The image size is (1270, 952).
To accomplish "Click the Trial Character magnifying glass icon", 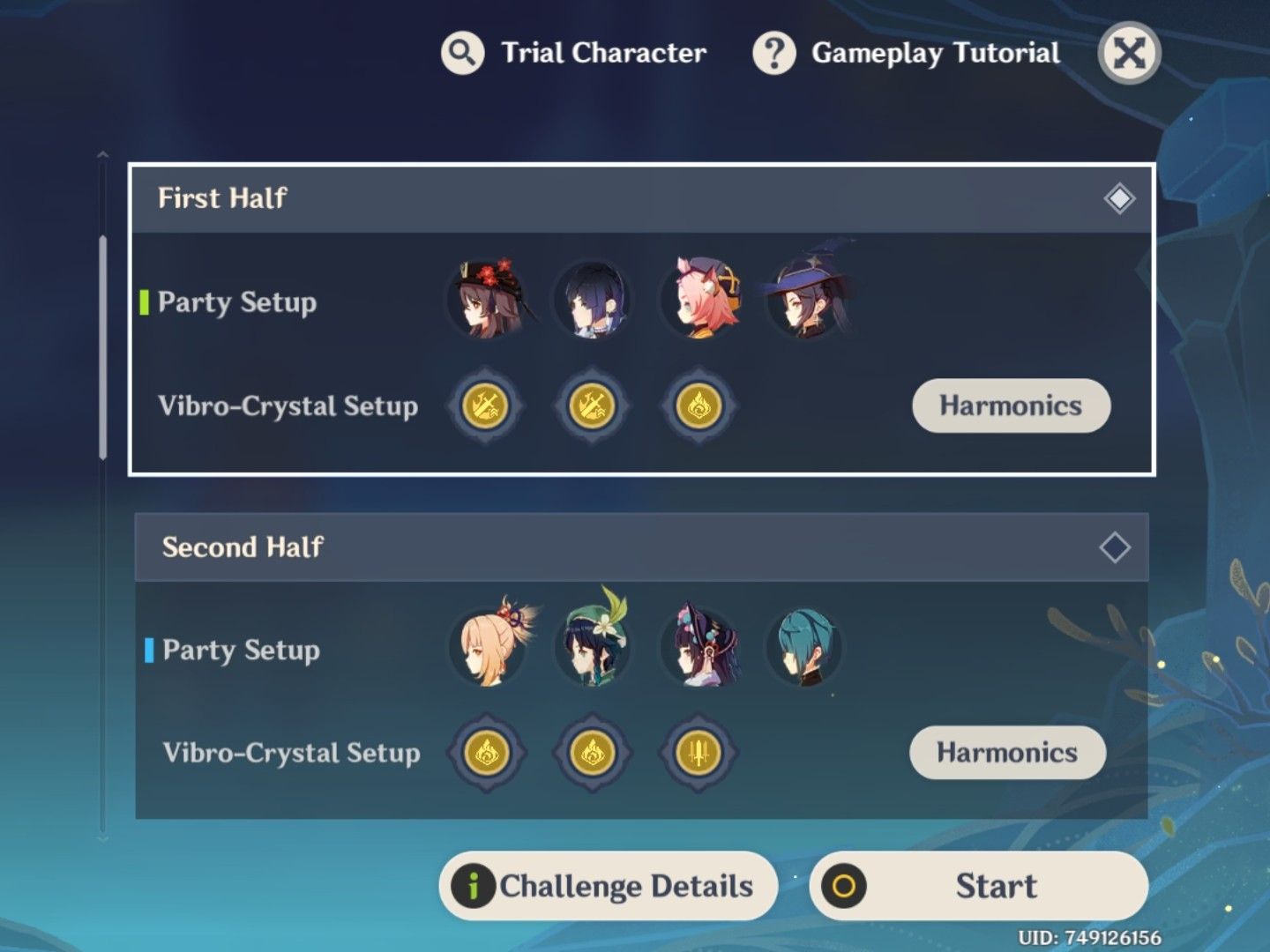I will 461,53.
